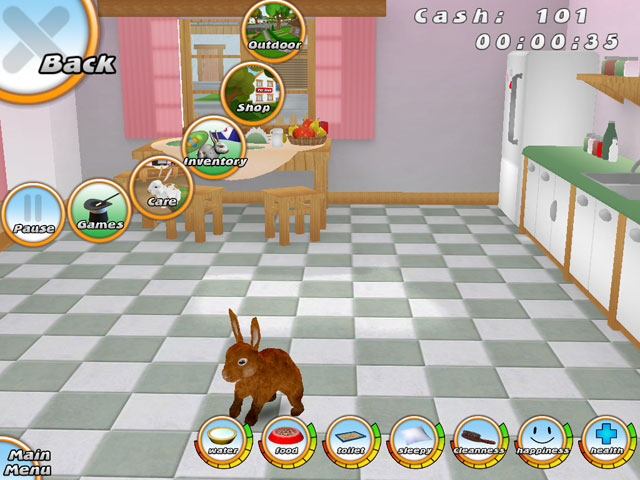Viewport: 640px width, 480px height.
Task: Open the Outdoor area
Action: pos(273,28)
